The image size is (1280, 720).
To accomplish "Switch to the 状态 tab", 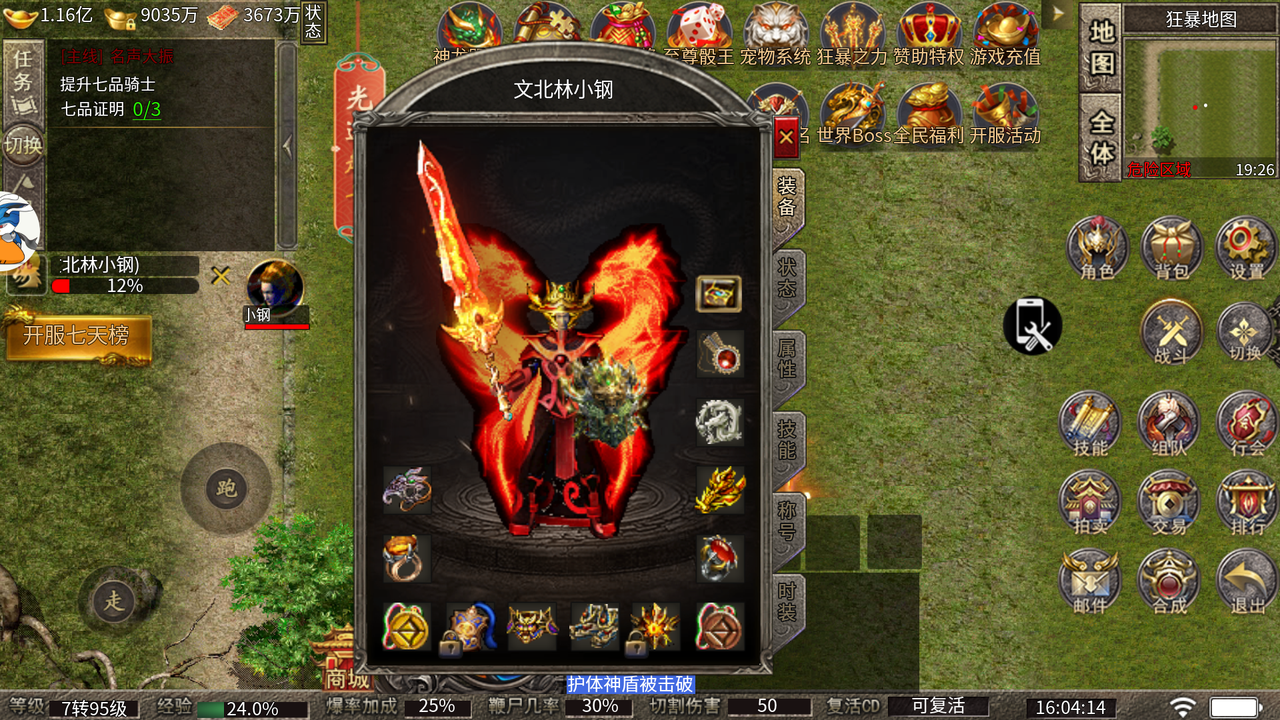I will 788,277.
